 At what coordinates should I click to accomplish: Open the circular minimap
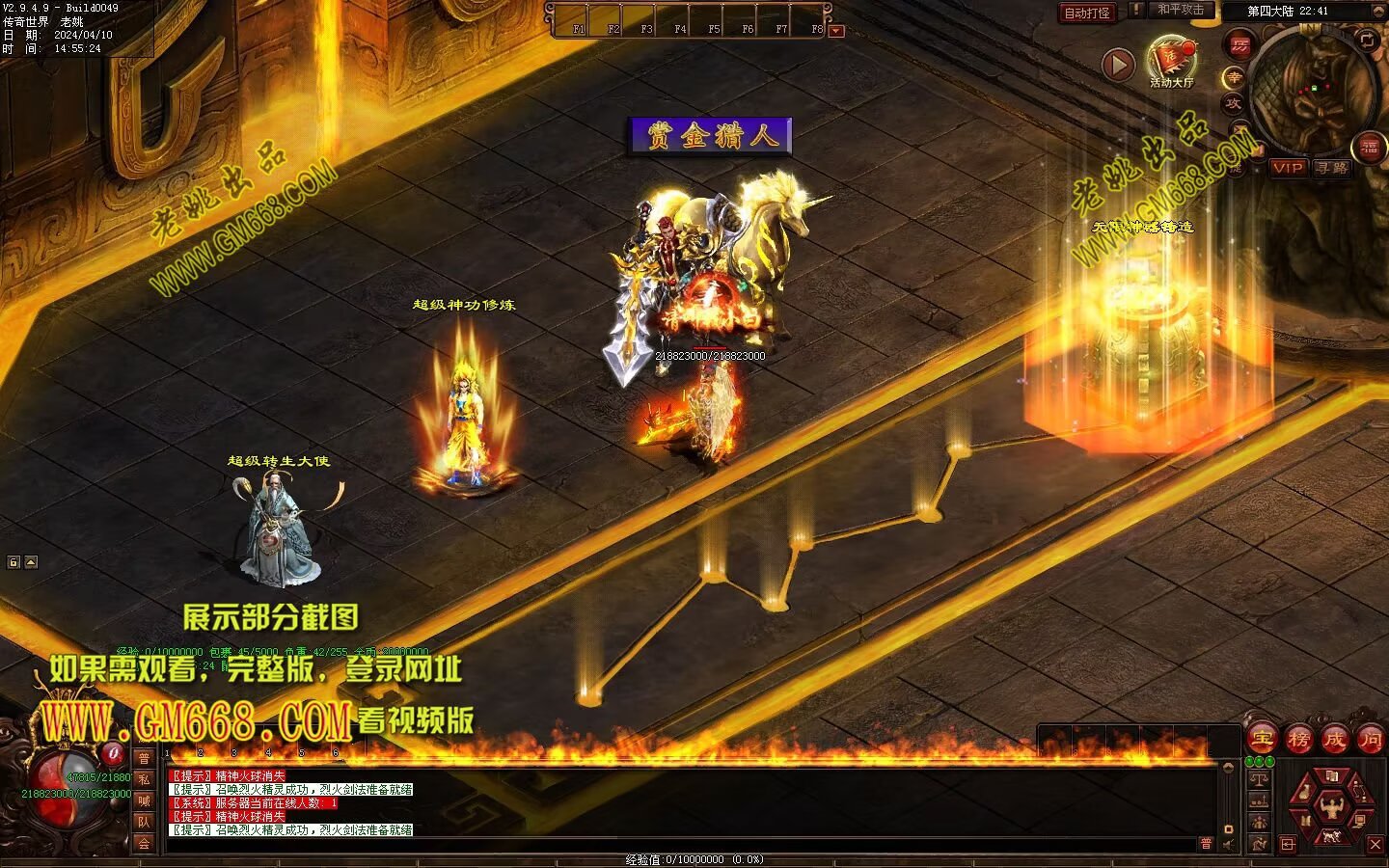click(1311, 92)
